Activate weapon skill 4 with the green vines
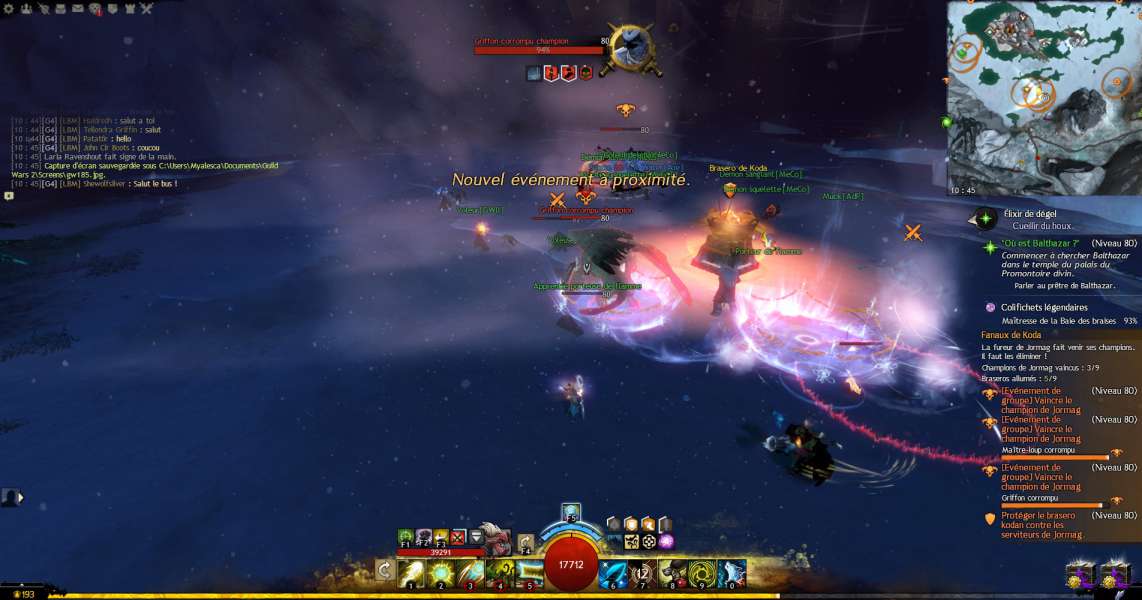 pos(499,573)
